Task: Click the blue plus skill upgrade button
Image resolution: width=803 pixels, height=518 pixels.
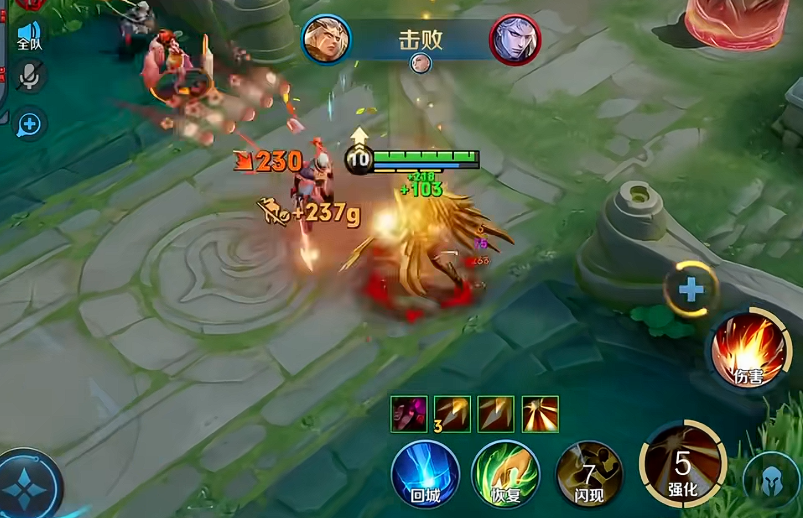Action: coord(691,290)
